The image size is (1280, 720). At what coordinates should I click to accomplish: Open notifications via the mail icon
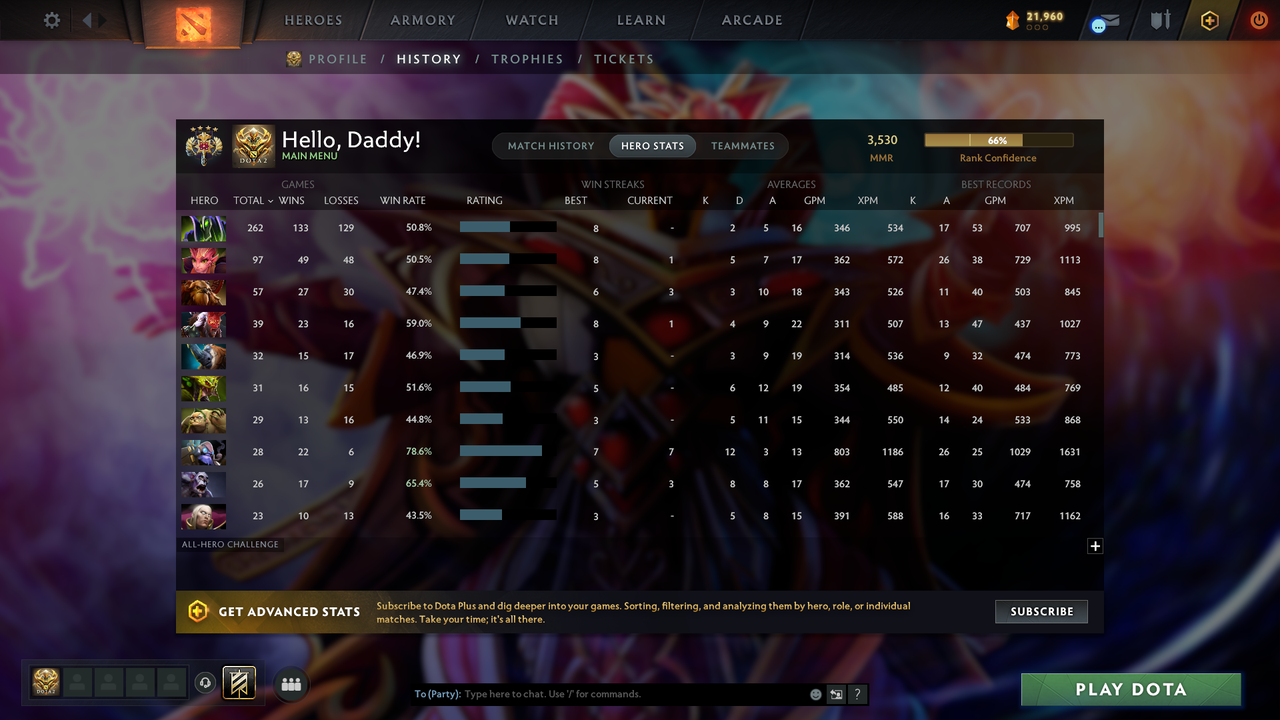point(1104,19)
